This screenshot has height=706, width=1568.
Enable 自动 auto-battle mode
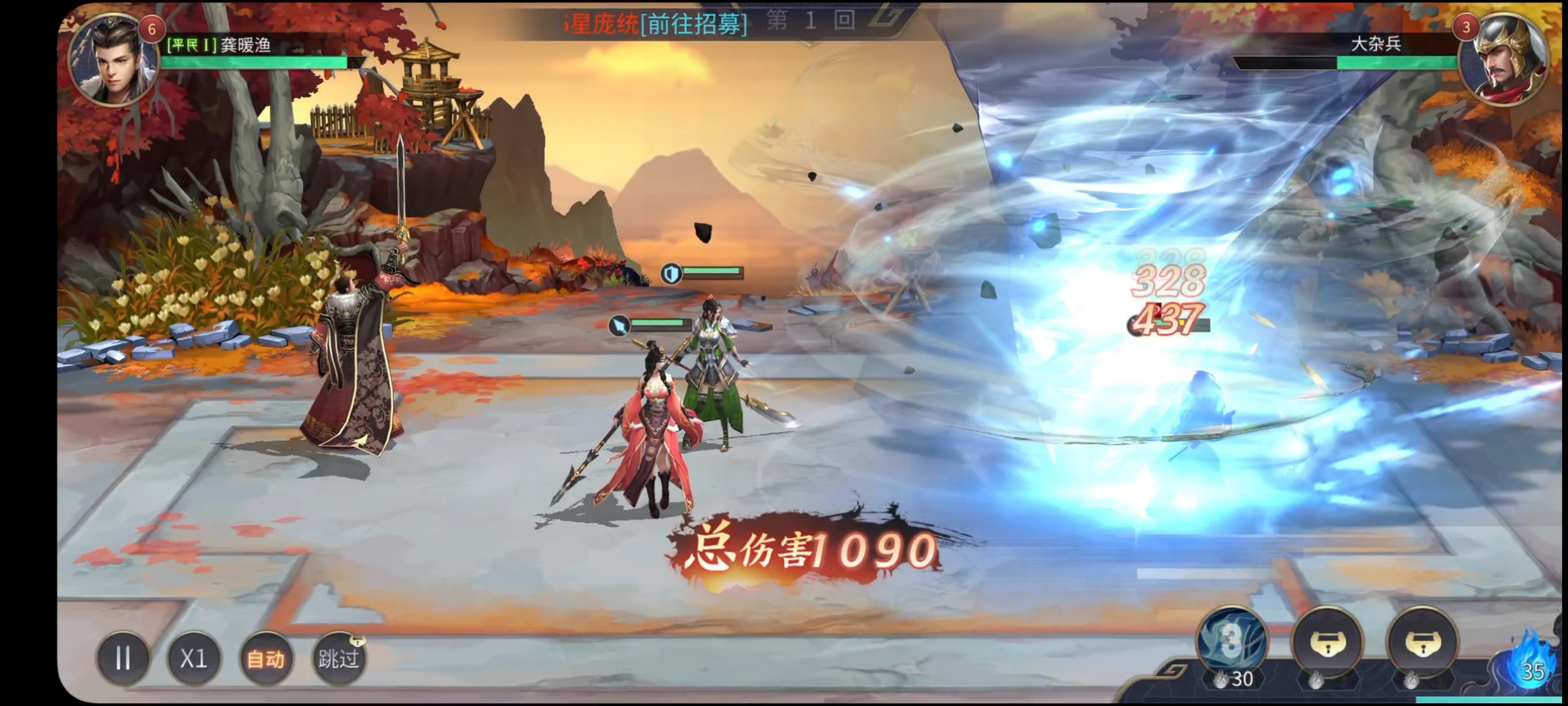click(265, 658)
